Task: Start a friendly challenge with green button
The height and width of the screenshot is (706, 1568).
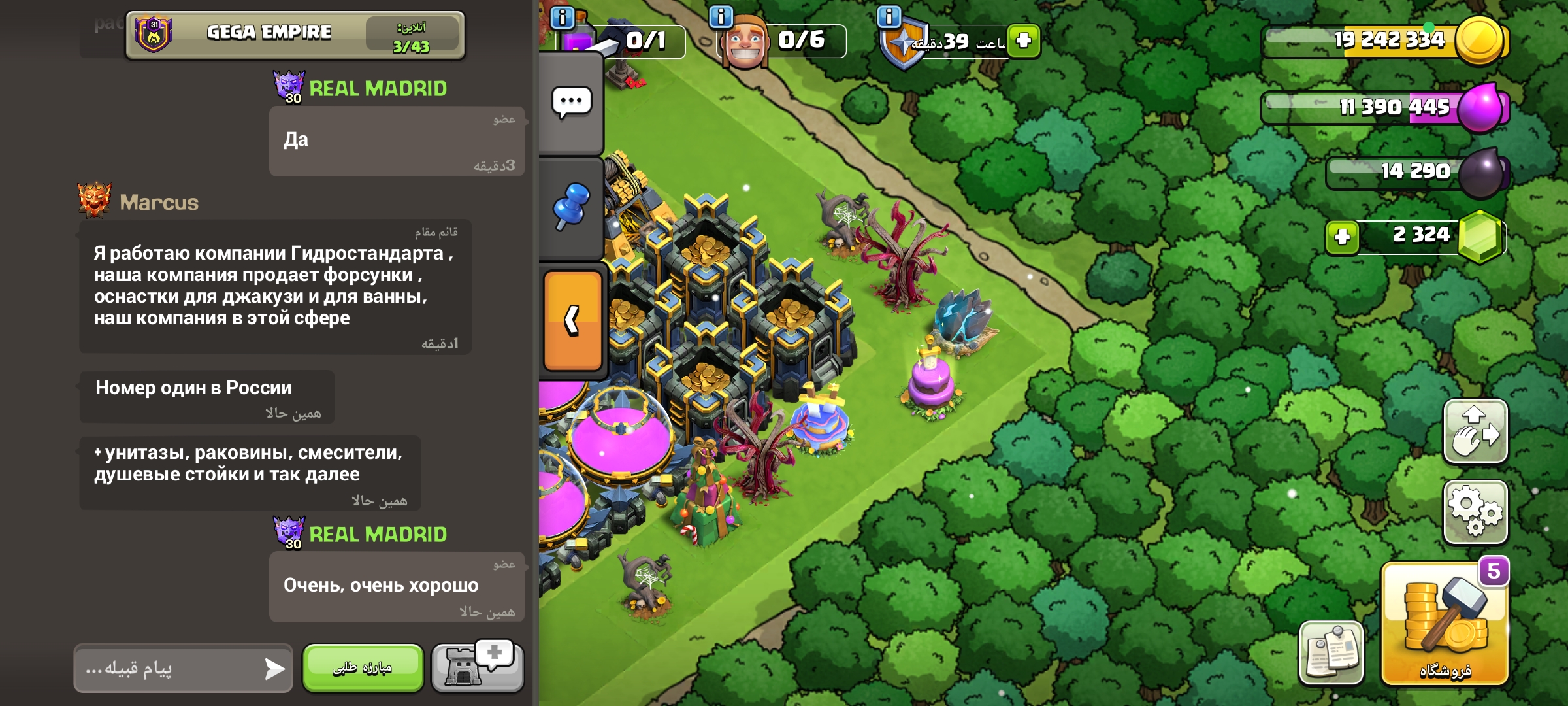Action: (363, 667)
